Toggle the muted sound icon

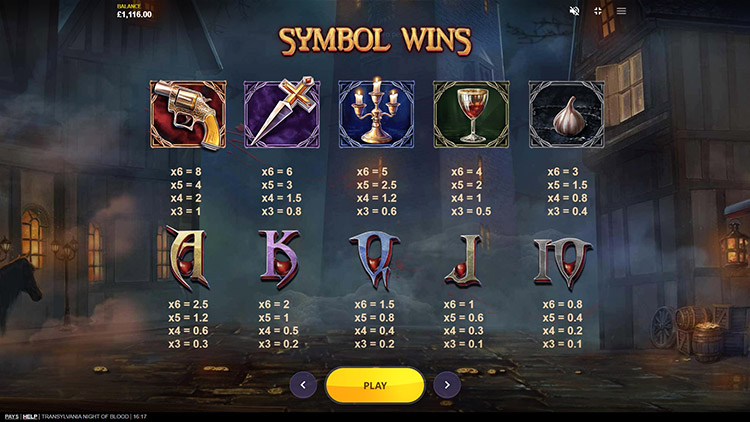tap(574, 11)
